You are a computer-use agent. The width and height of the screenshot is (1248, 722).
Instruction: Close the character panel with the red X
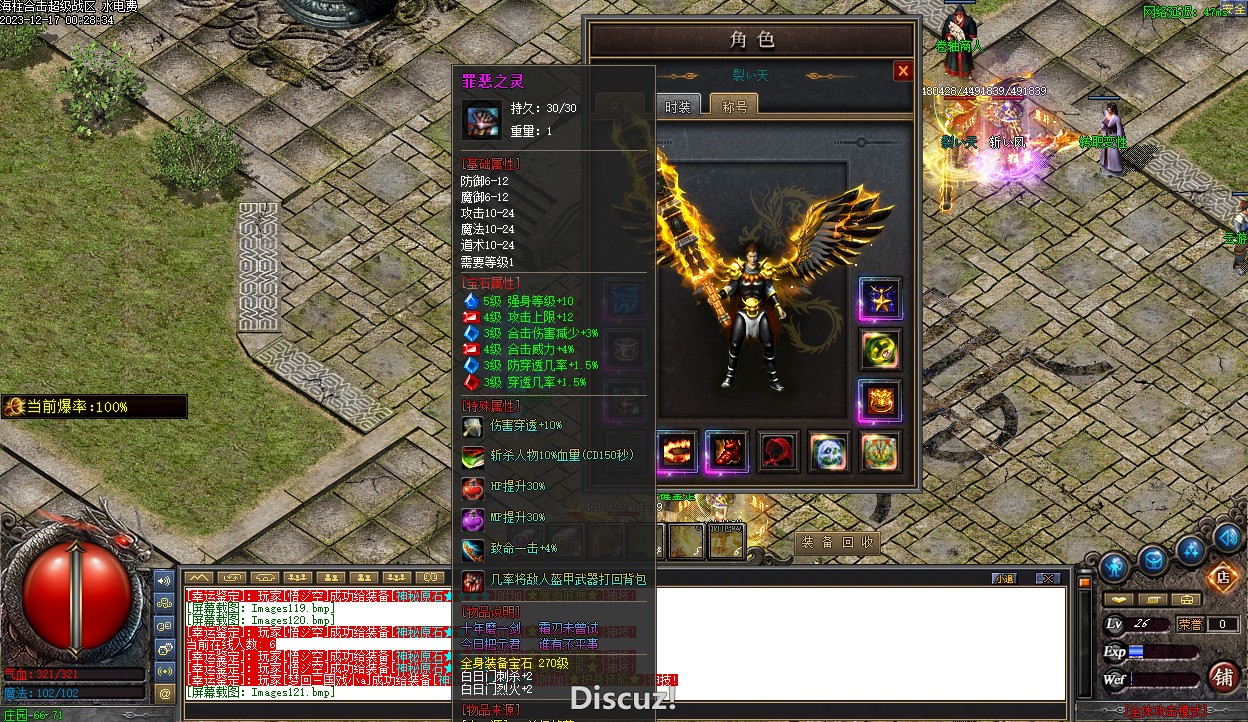903,71
